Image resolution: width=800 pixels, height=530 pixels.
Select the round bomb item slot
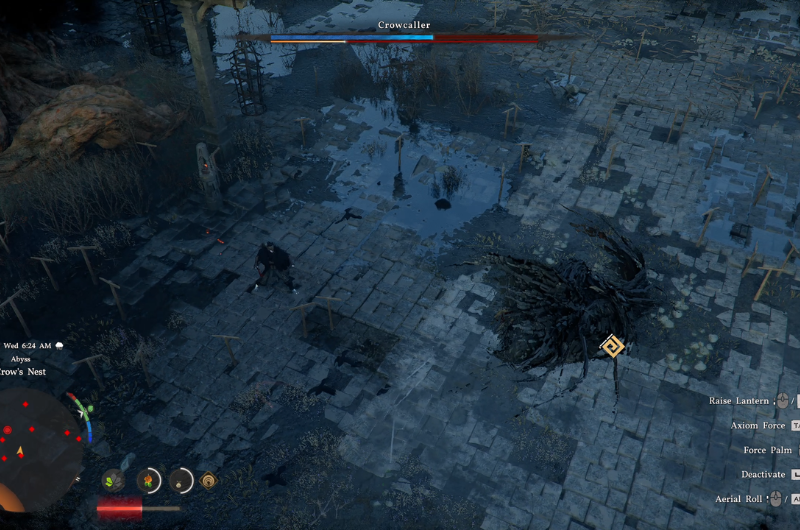(x=181, y=481)
